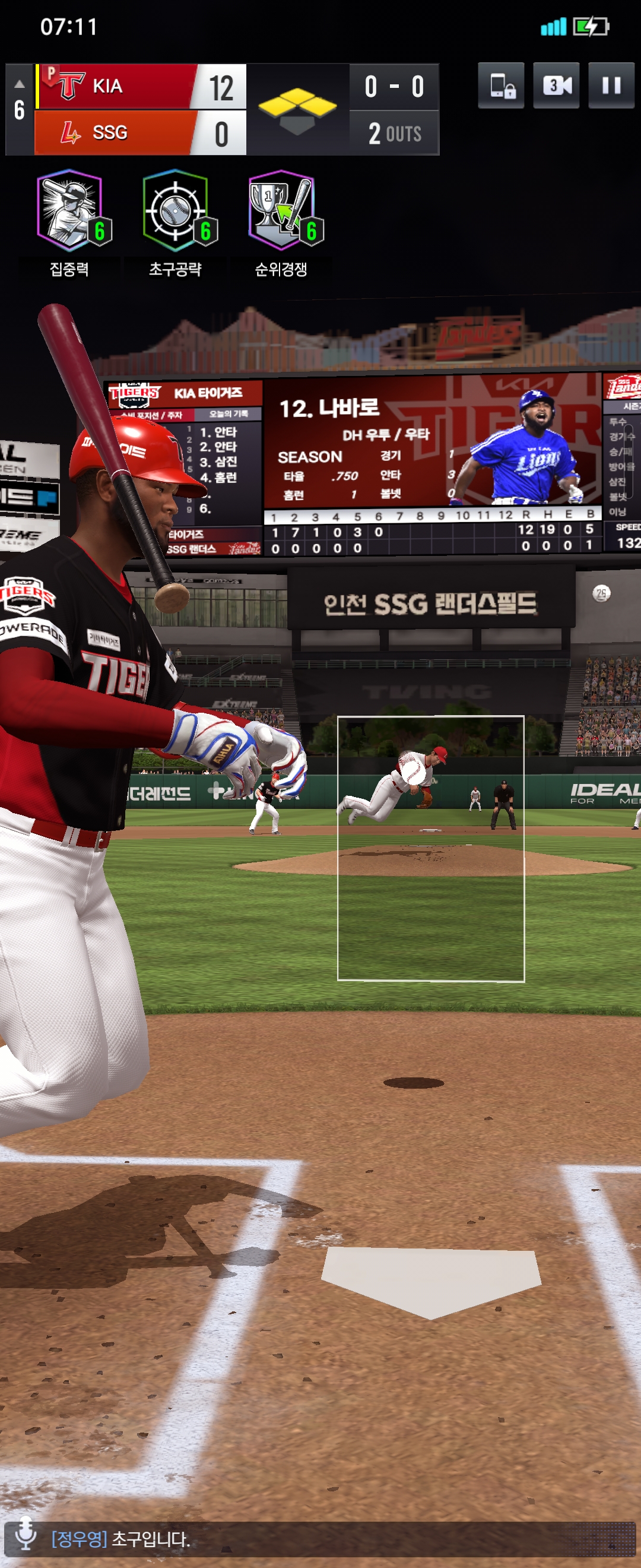This screenshot has height=1568, width=641.
Task: Select the 순위경쟁 skill icon
Action: pyautogui.click(x=281, y=211)
